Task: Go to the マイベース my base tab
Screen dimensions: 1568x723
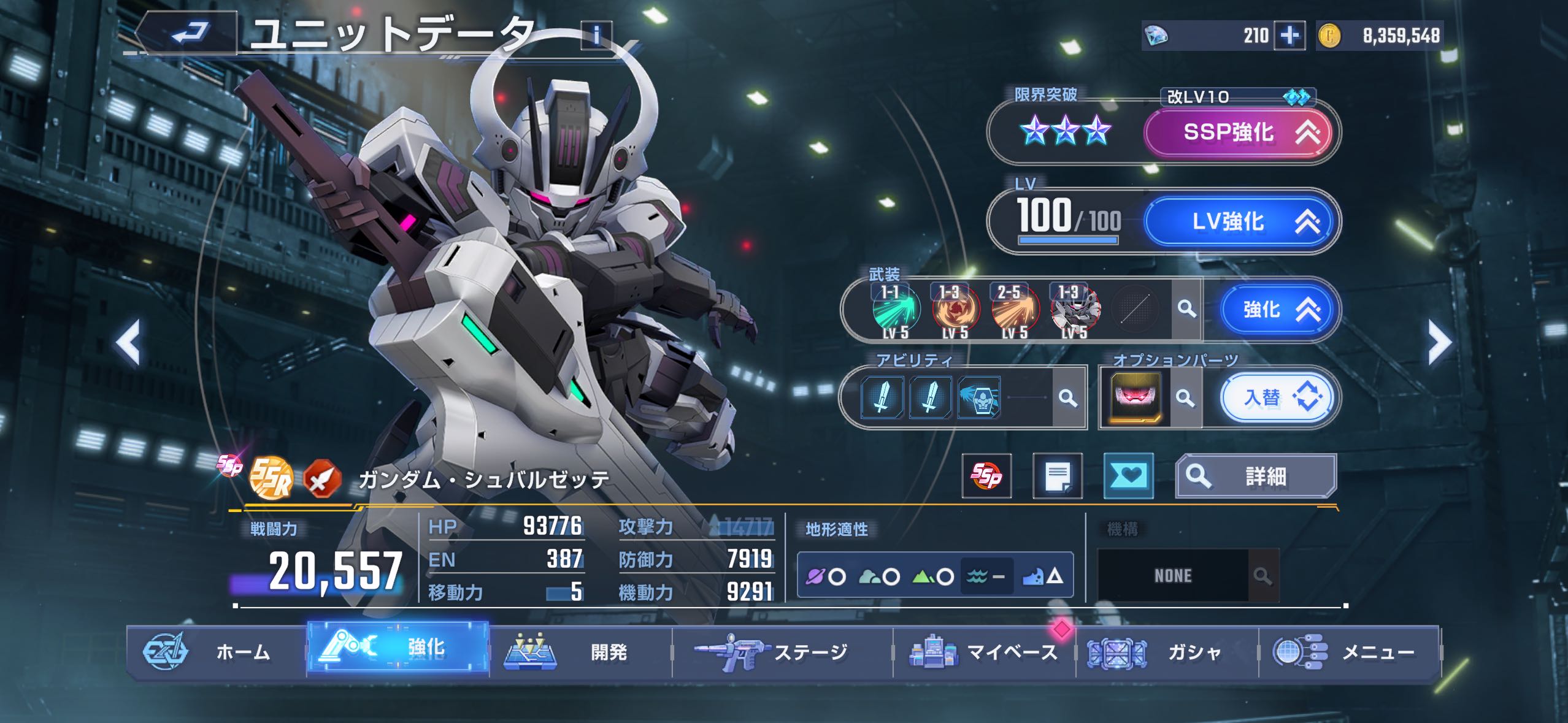Action: (984, 652)
